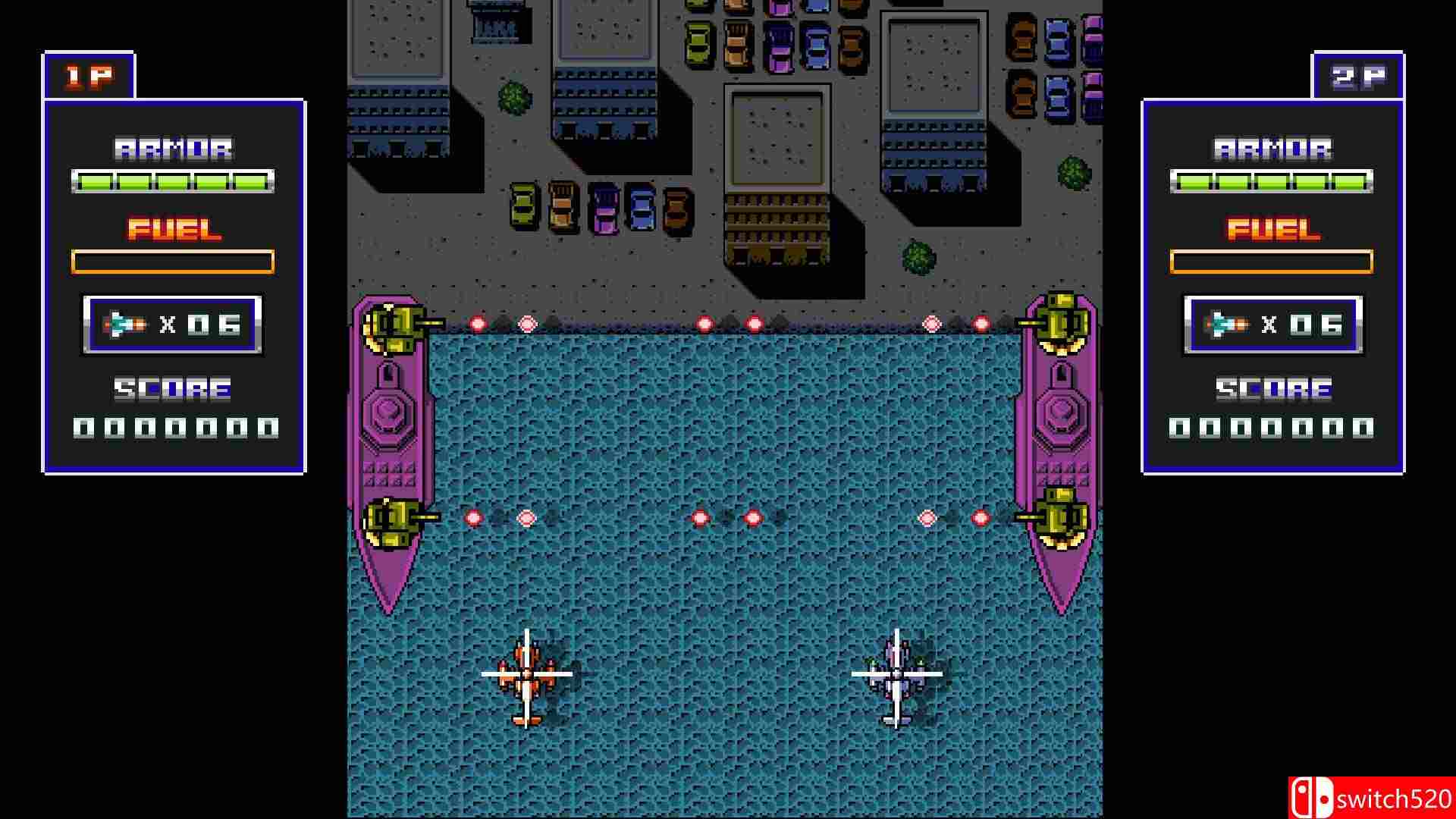Click the orange FUEL gauge bar
The width and height of the screenshot is (1456, 819).
point(173,262)
